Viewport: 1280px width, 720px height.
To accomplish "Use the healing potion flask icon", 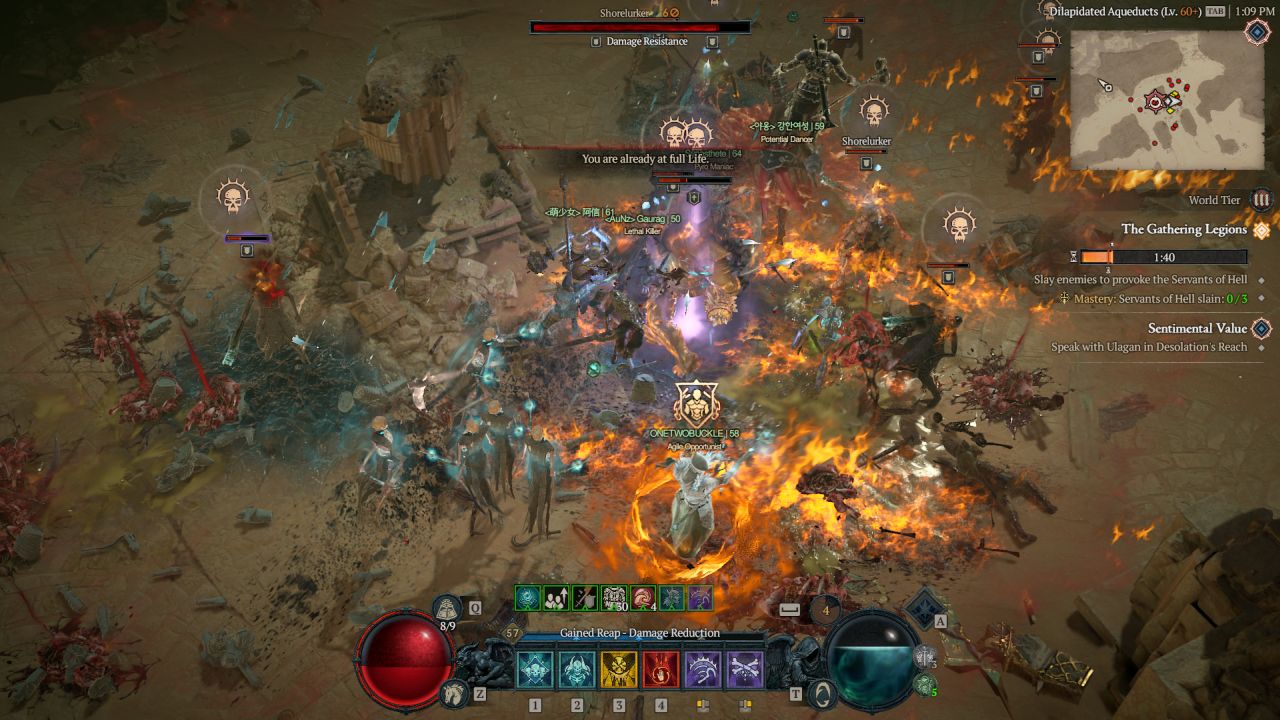I will [x=448, y=607].
